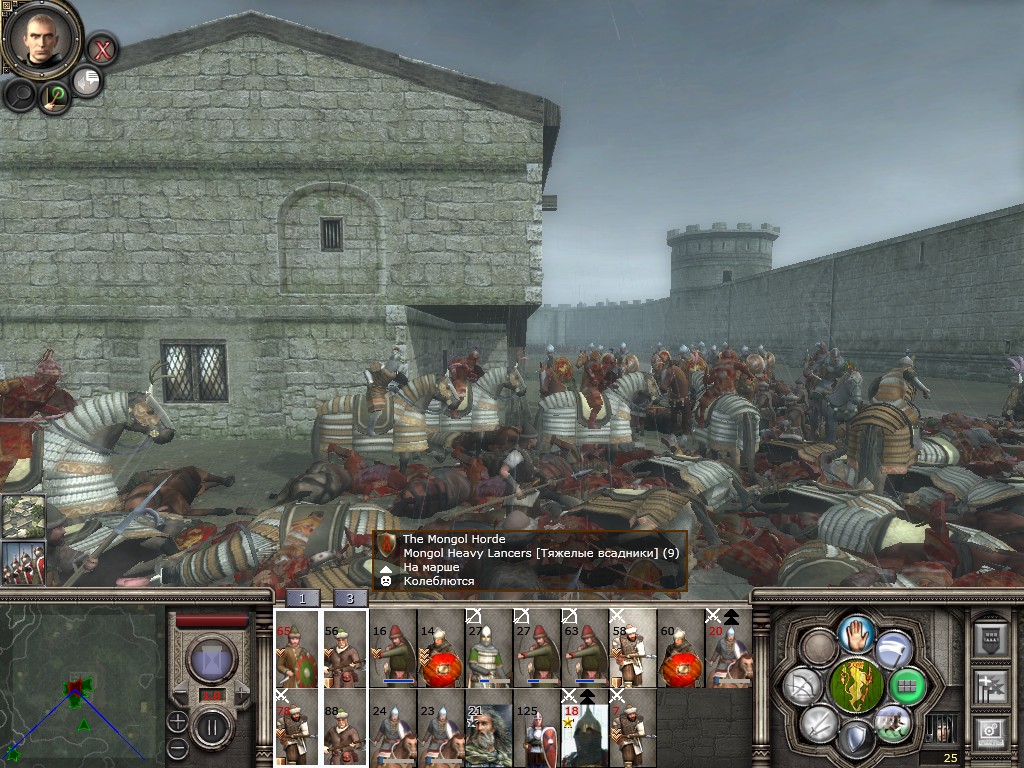Pause the battle
The height and width of the screenshot is (768, 1024).
212,727
